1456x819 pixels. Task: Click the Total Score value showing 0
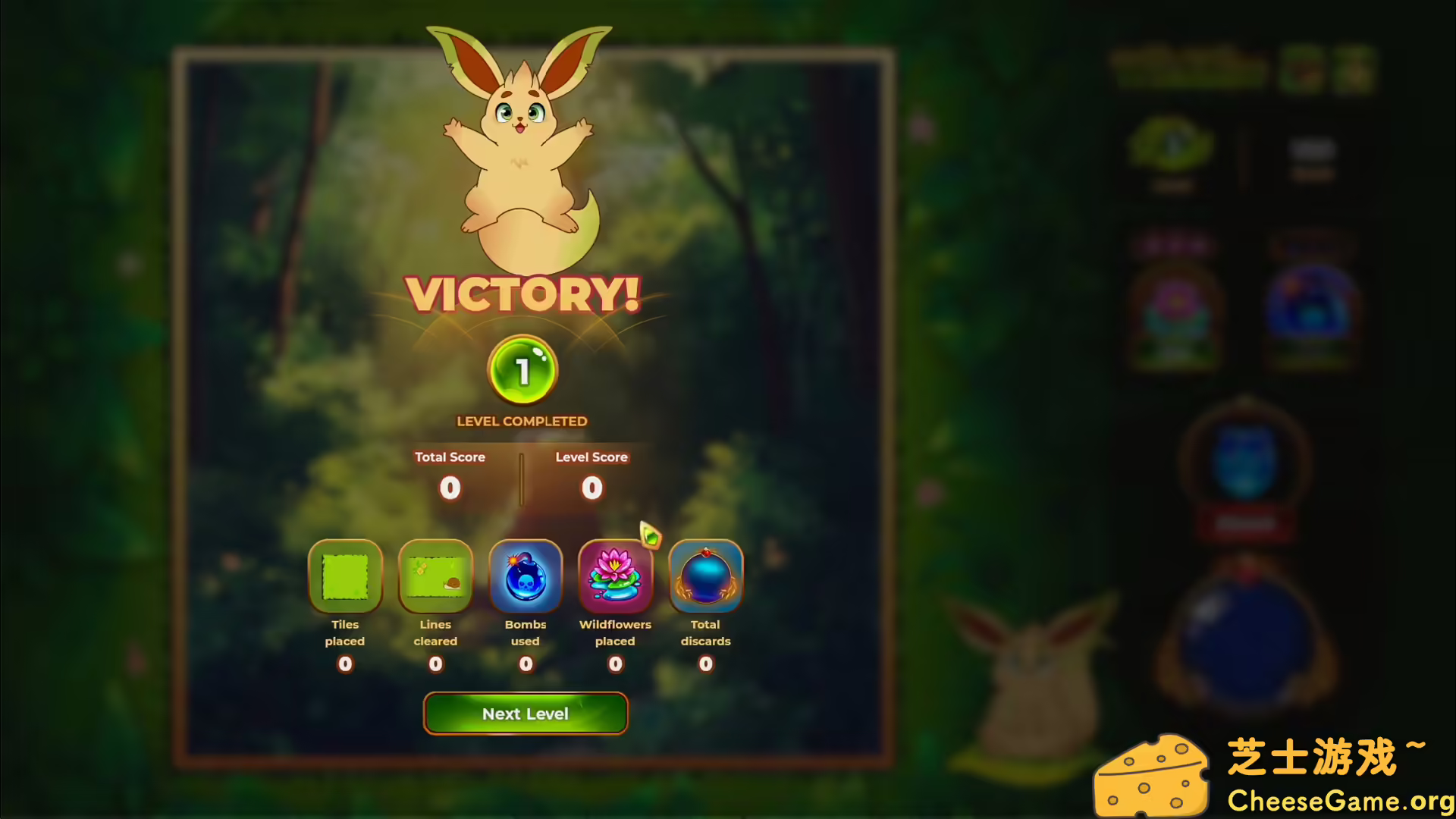[450, 488]
